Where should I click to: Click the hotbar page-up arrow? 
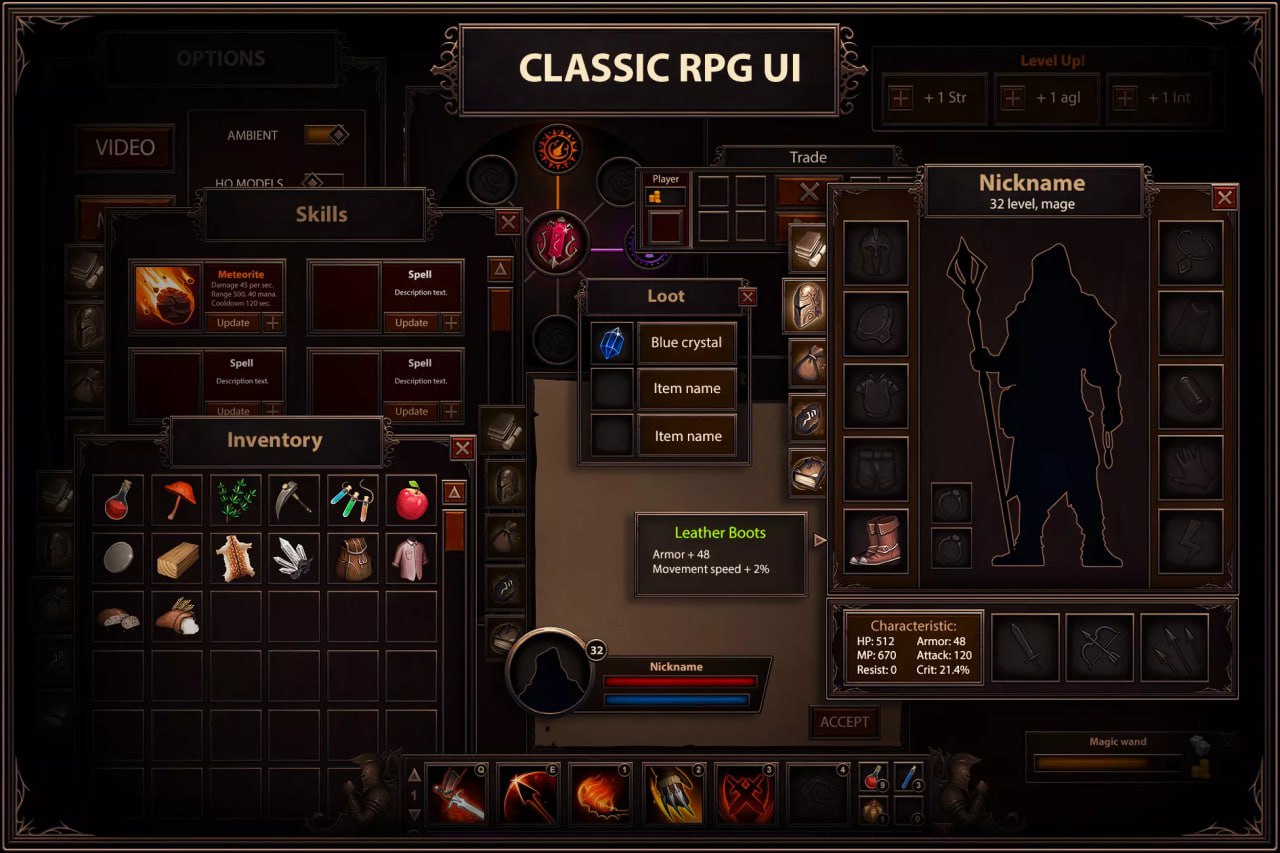(x=414, y=773)
